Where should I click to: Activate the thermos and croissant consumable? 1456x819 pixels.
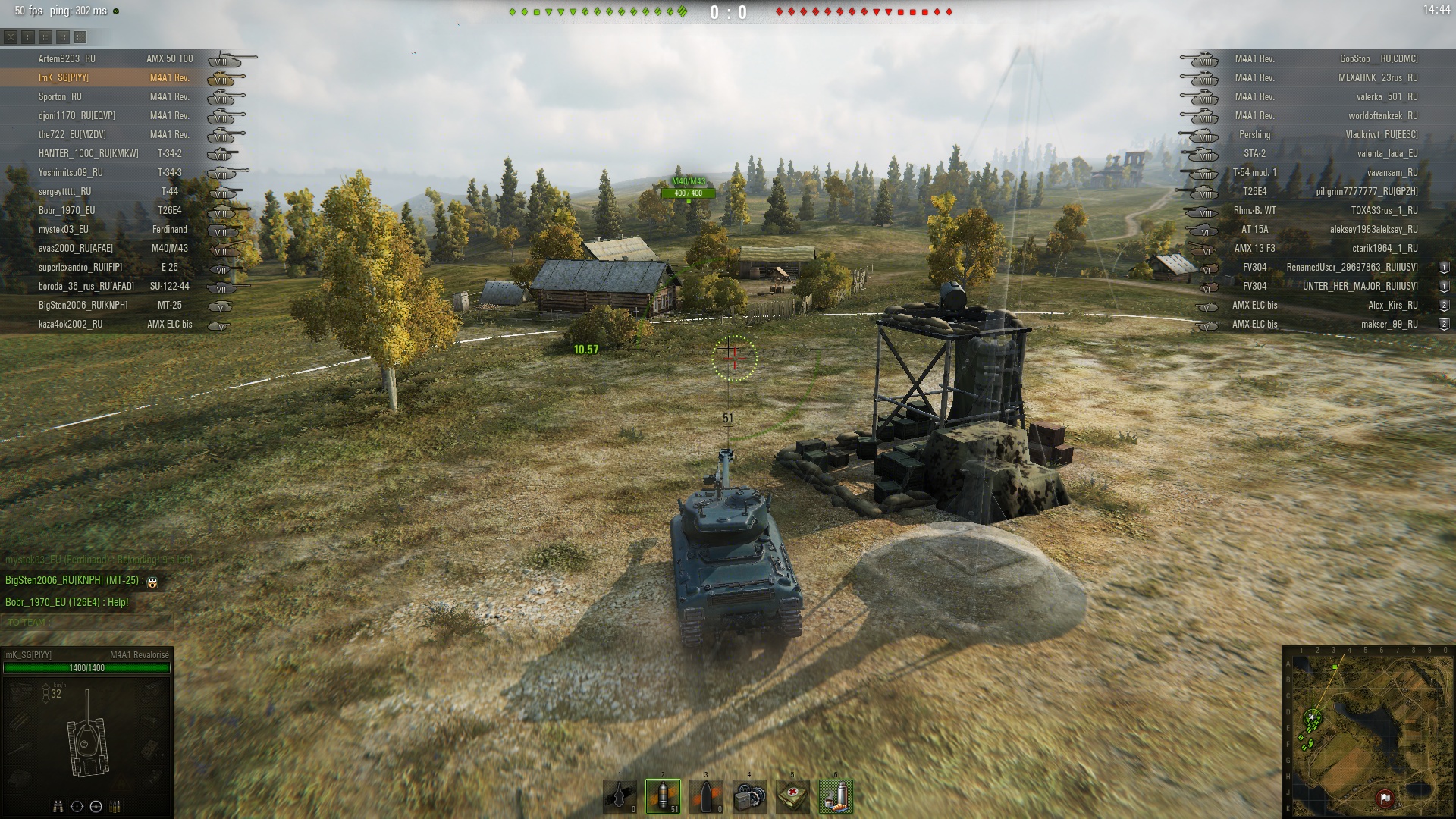(836, 796)
